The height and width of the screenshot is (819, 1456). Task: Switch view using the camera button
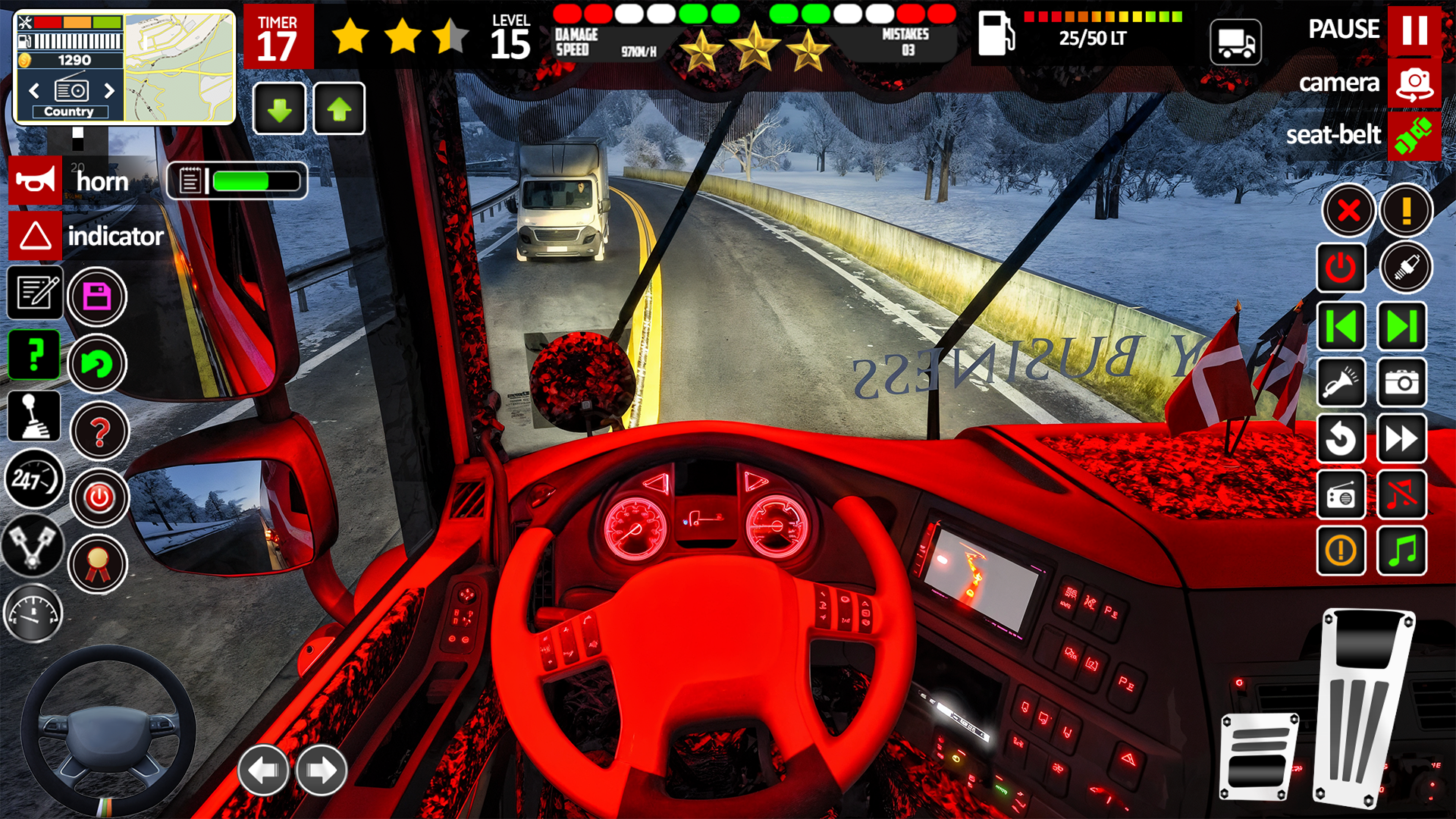[1414, 83]
